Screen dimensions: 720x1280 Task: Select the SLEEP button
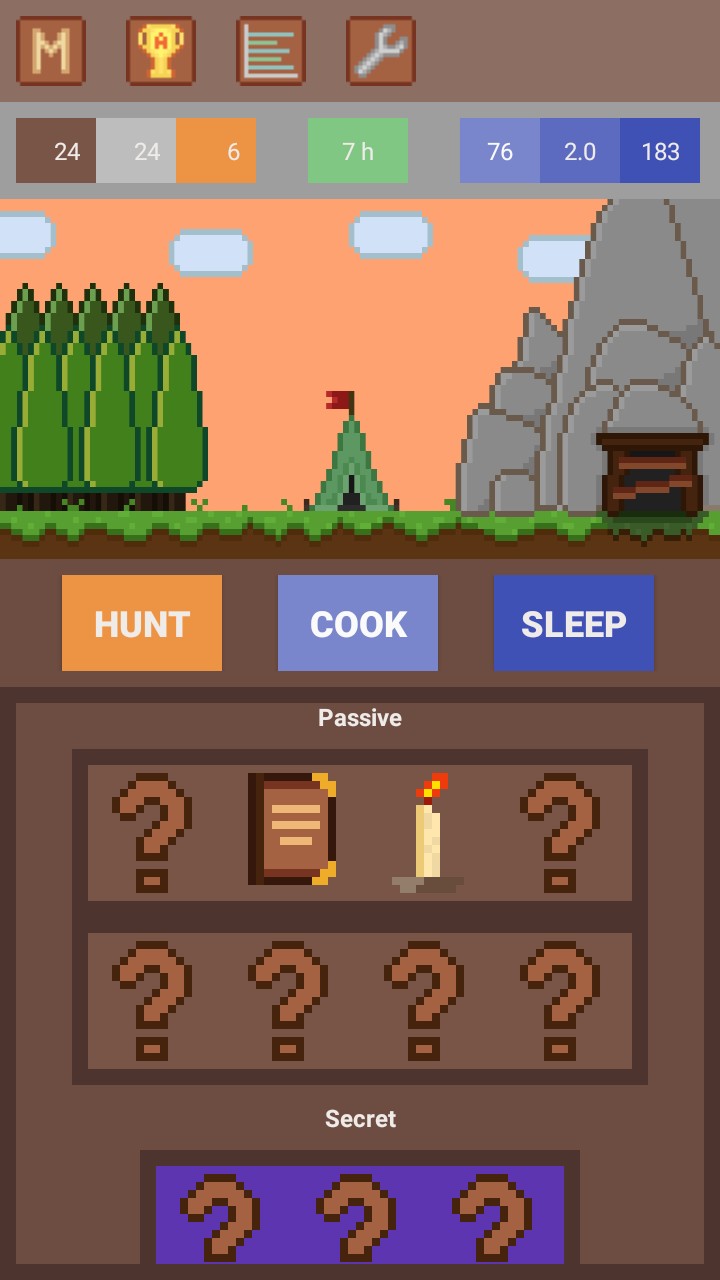click(x=574, y=623)
